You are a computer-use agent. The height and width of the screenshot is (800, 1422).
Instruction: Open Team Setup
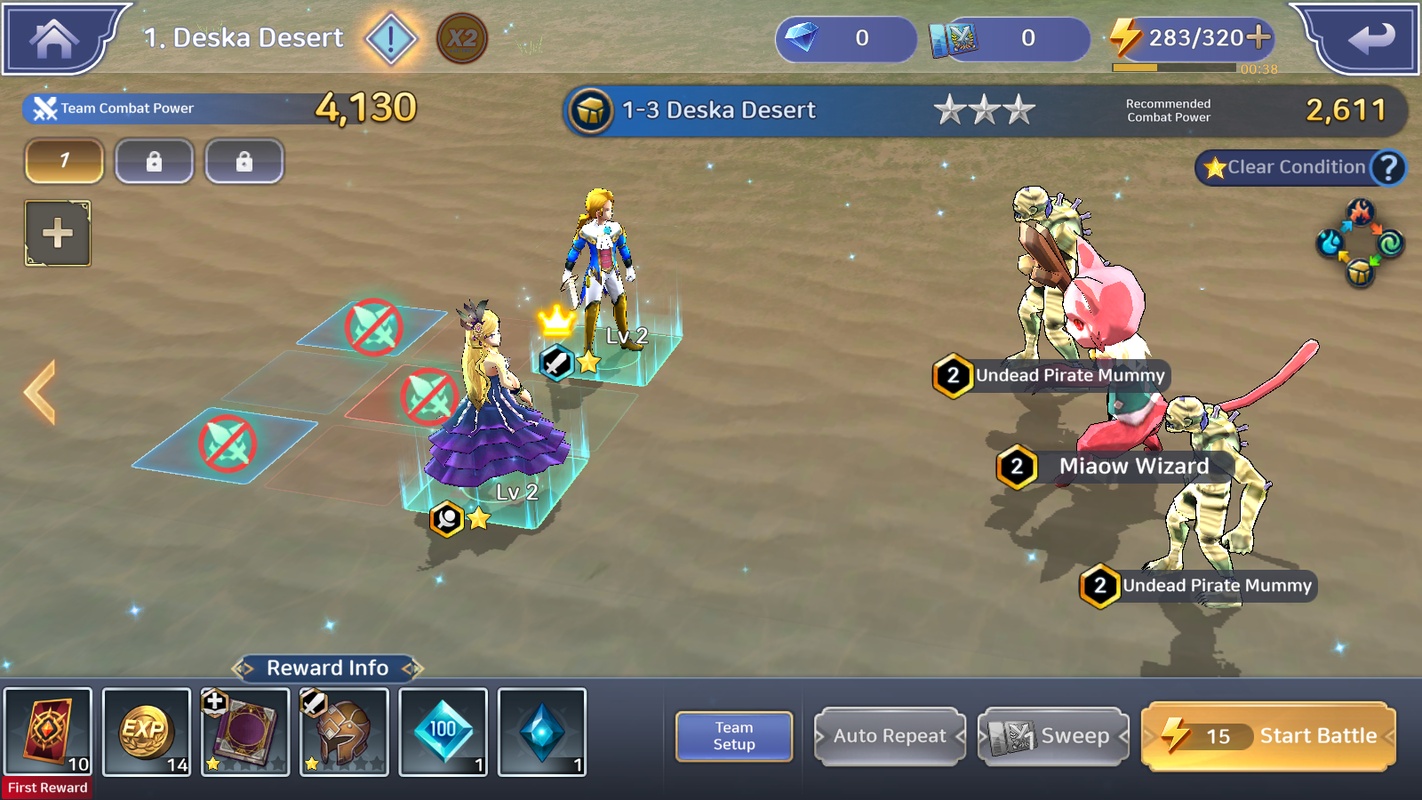[x=734, y=736]
